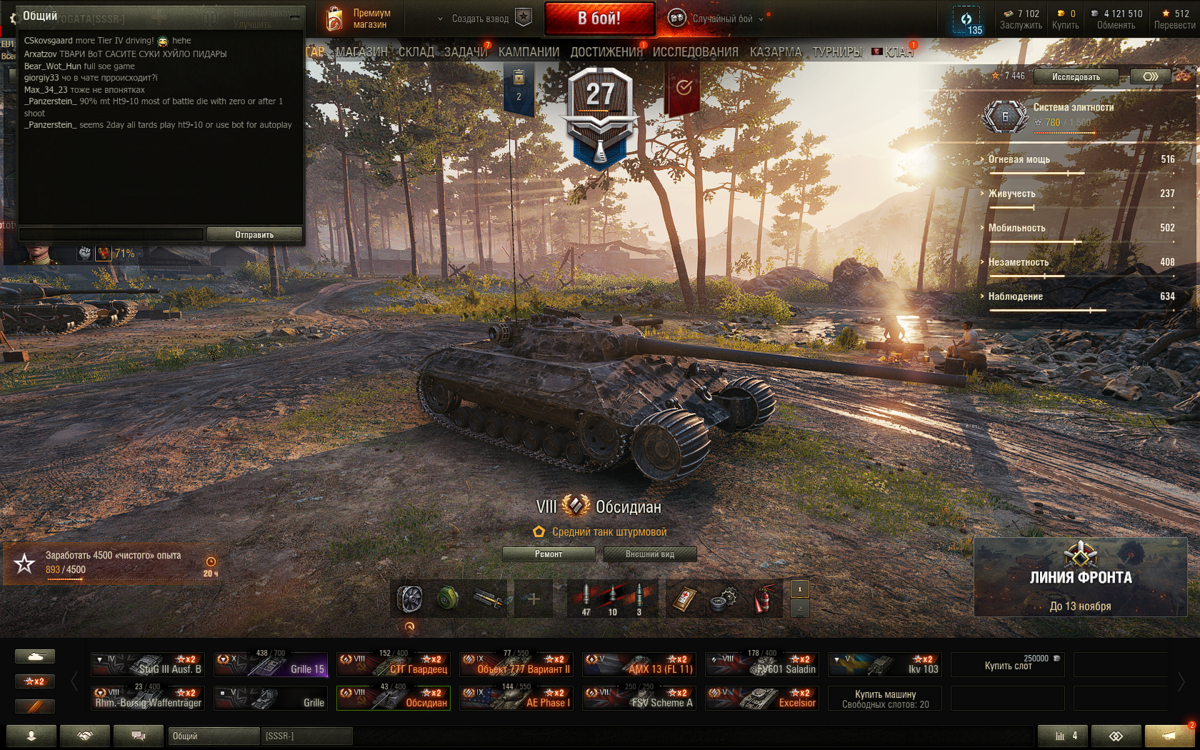This screenshot has height=750, width=1200.
Task: Open the fire extinguisher consumable slot
Action: coord(765,599)
